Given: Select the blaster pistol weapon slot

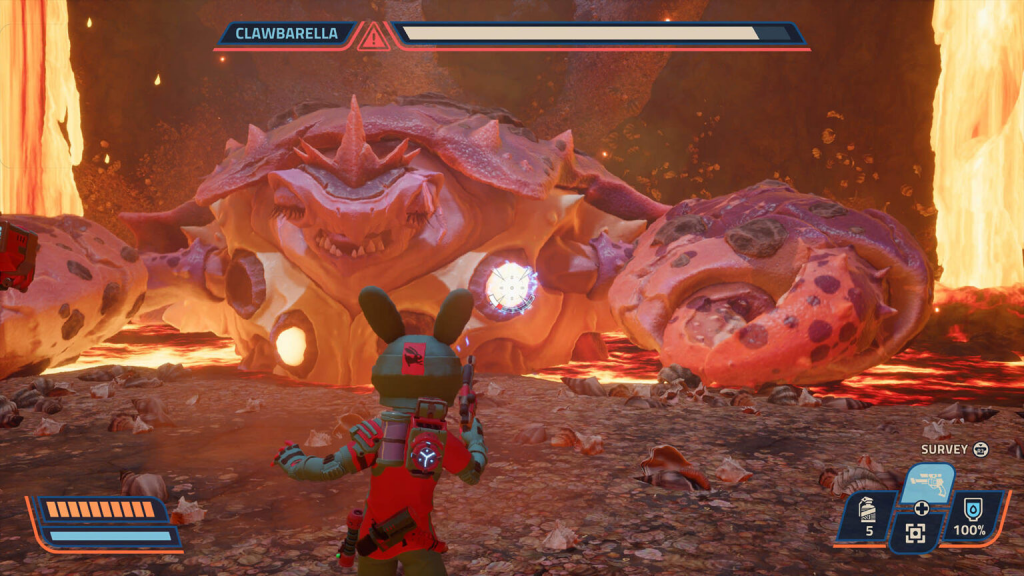Looking at the screenshot, I should tap(926, 482).
